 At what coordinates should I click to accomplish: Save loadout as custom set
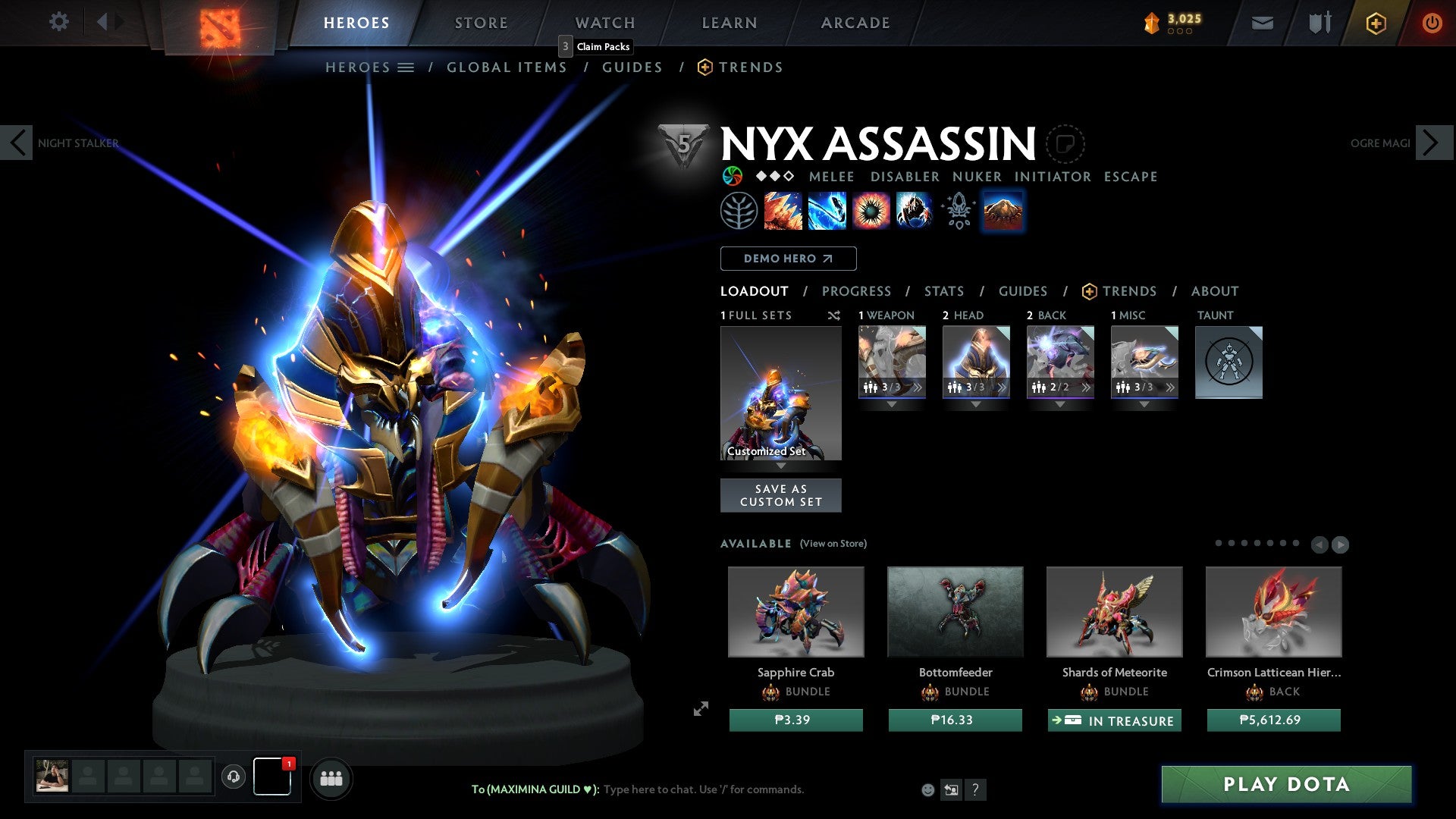pos(780,495)
